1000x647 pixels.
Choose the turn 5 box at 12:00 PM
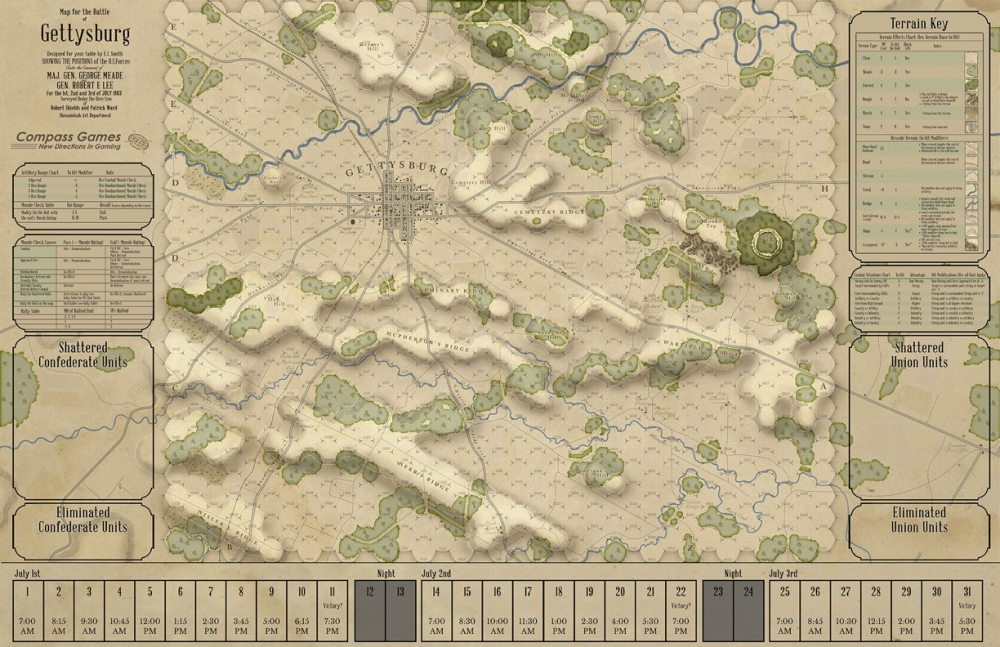tap(150, 609)
